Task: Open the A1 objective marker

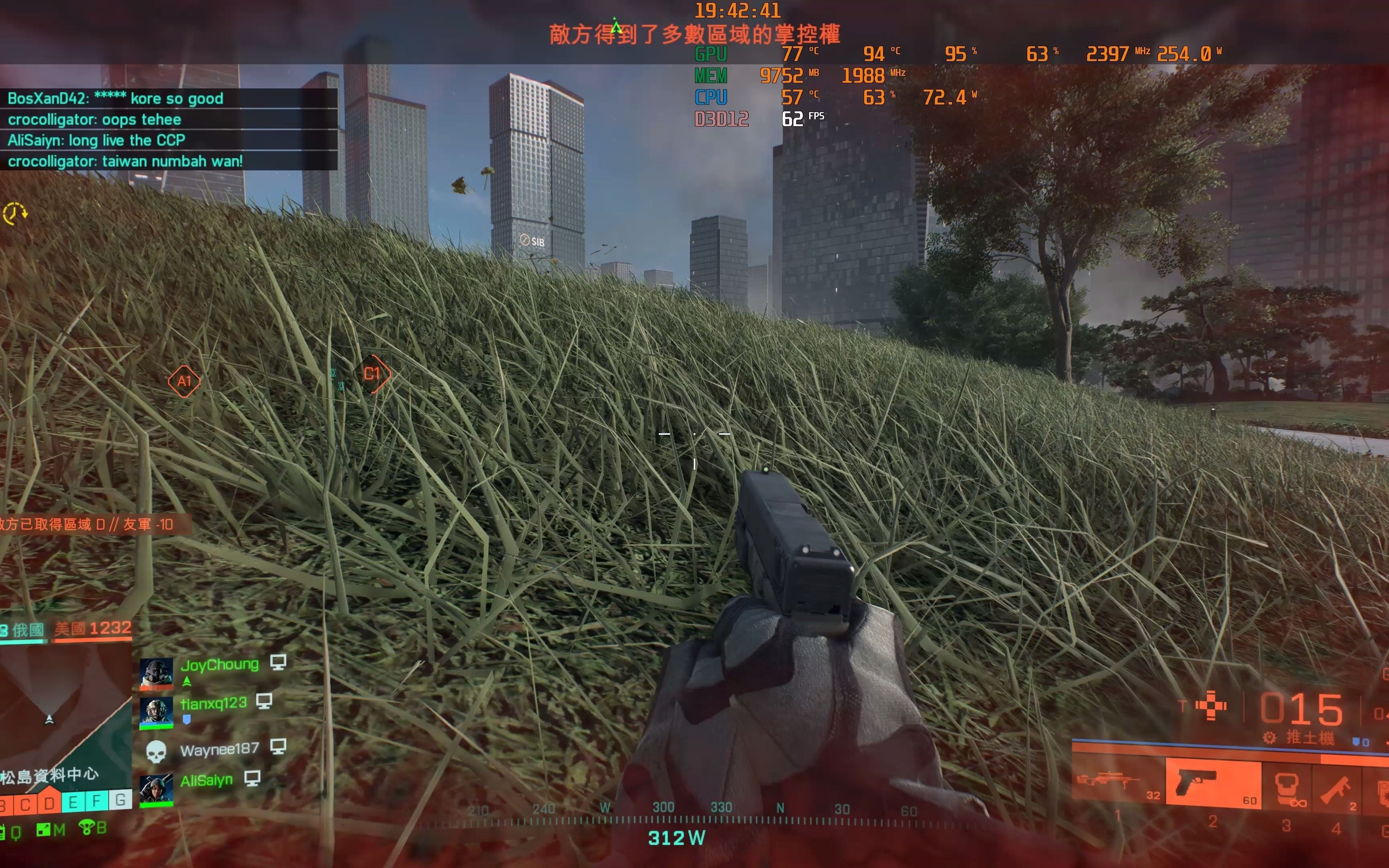Action: [184, 381]
